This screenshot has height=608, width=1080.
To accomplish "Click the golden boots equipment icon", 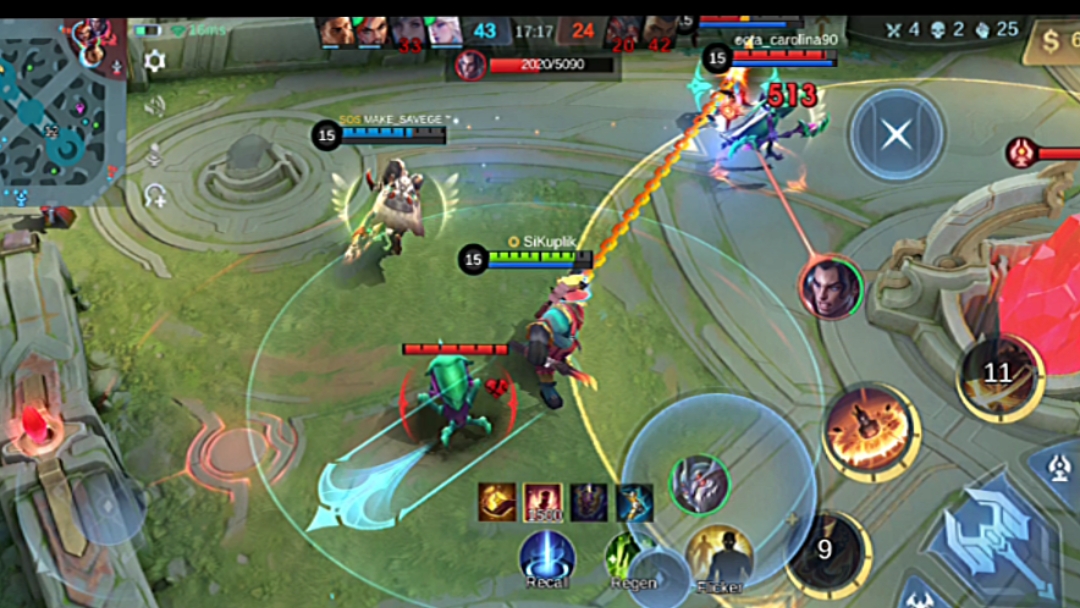I will click(x=497, y=502).
